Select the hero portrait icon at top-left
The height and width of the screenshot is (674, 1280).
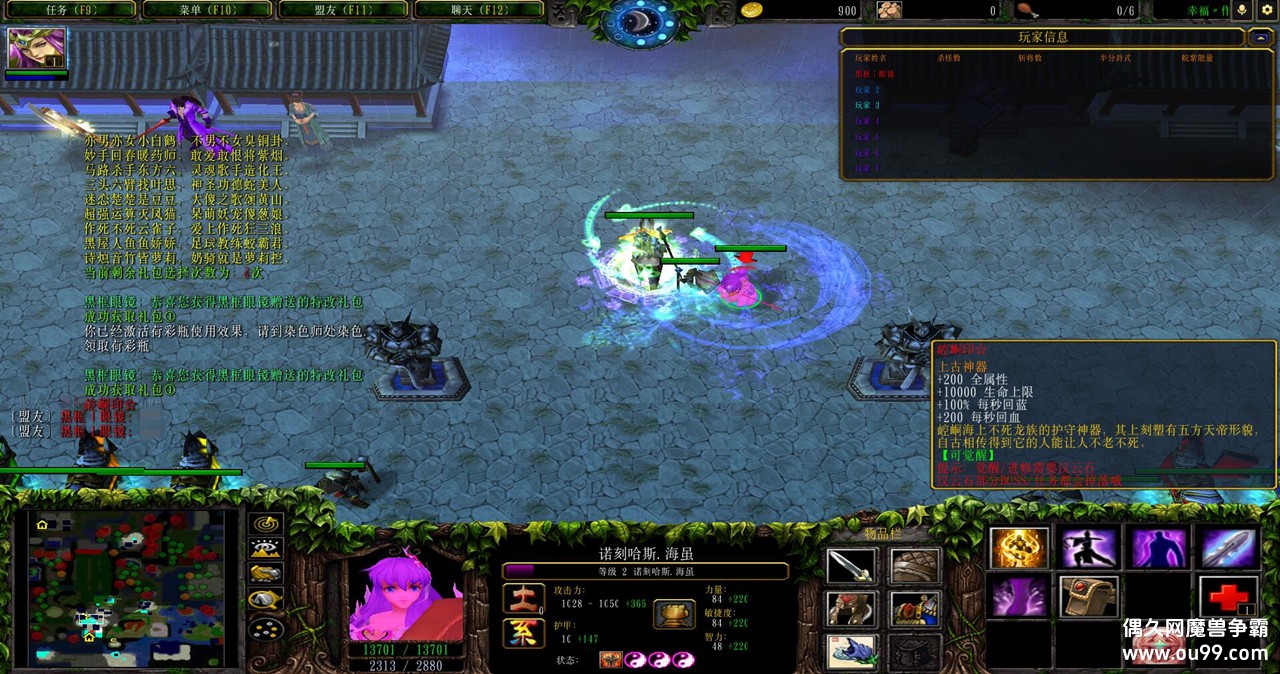[37, 48]
